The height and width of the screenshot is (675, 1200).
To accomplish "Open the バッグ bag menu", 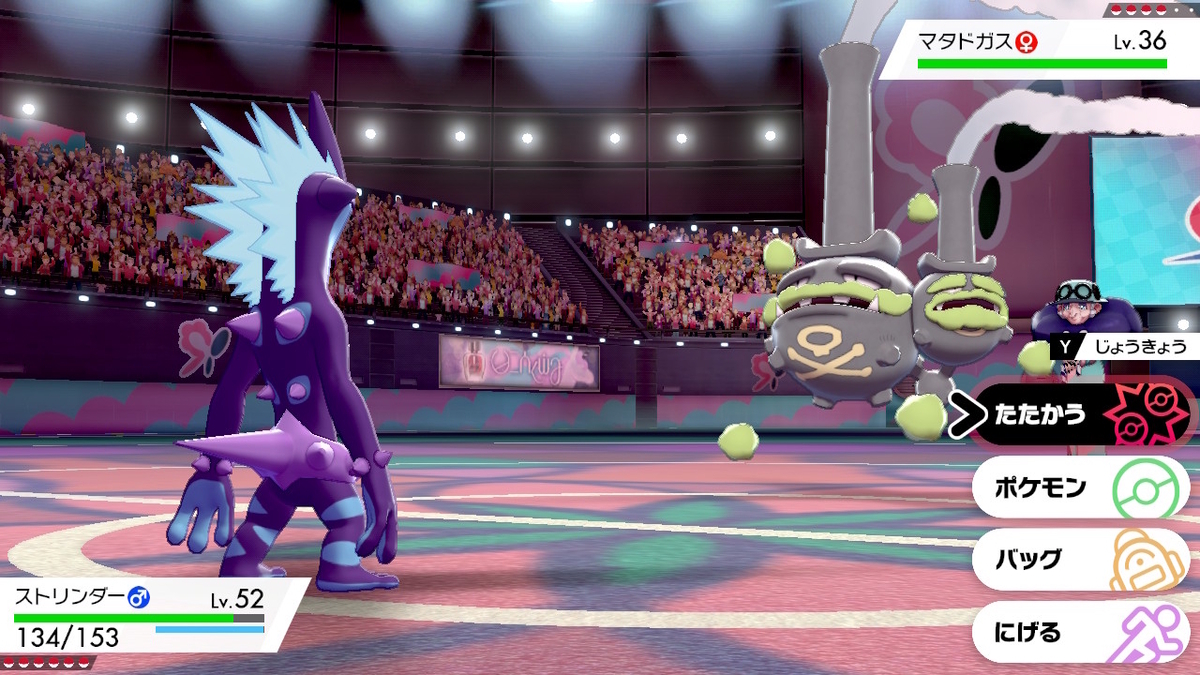I will click(x=1080, y=560).
